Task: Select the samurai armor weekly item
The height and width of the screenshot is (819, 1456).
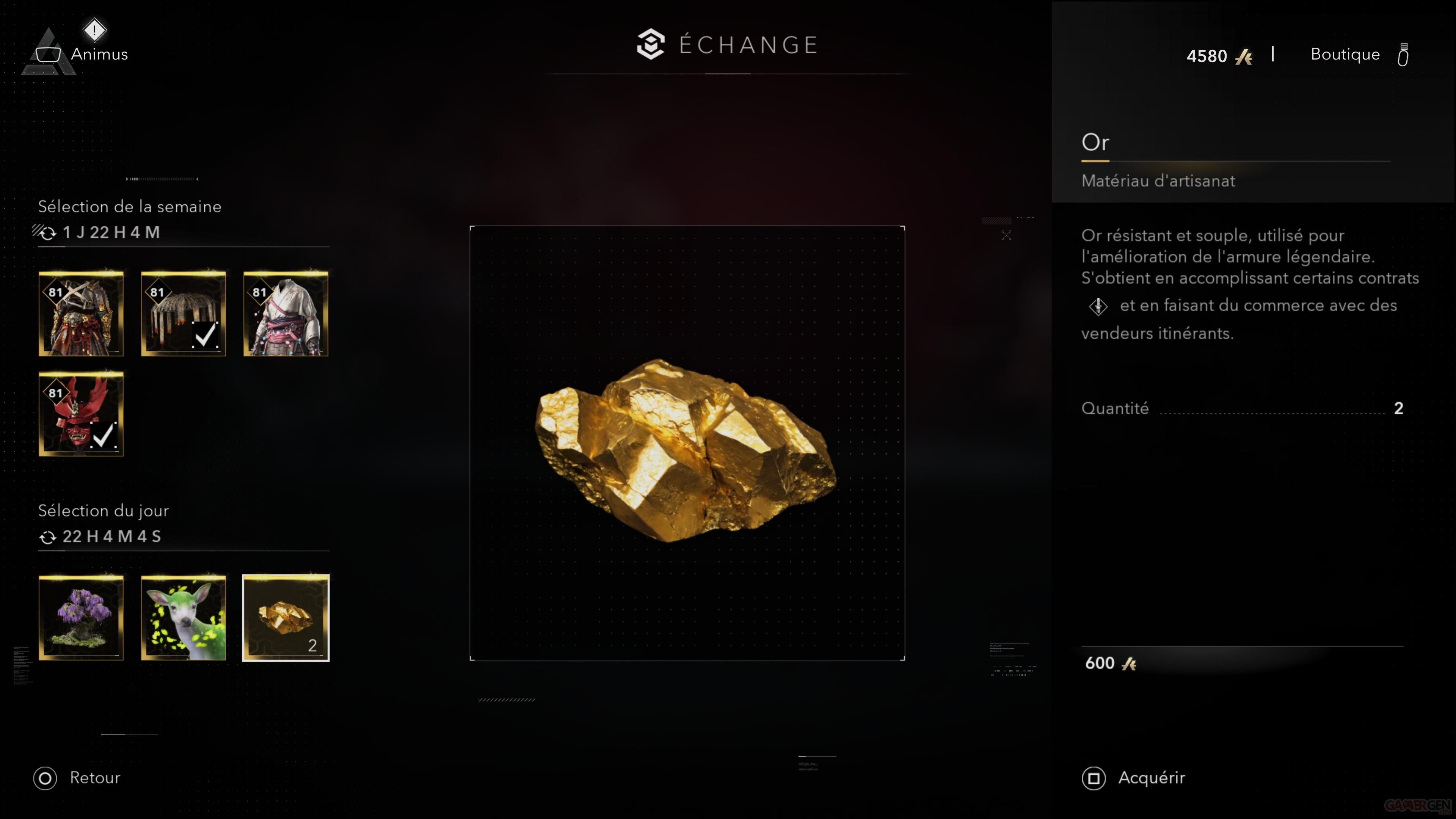Action: coord(81,314)
